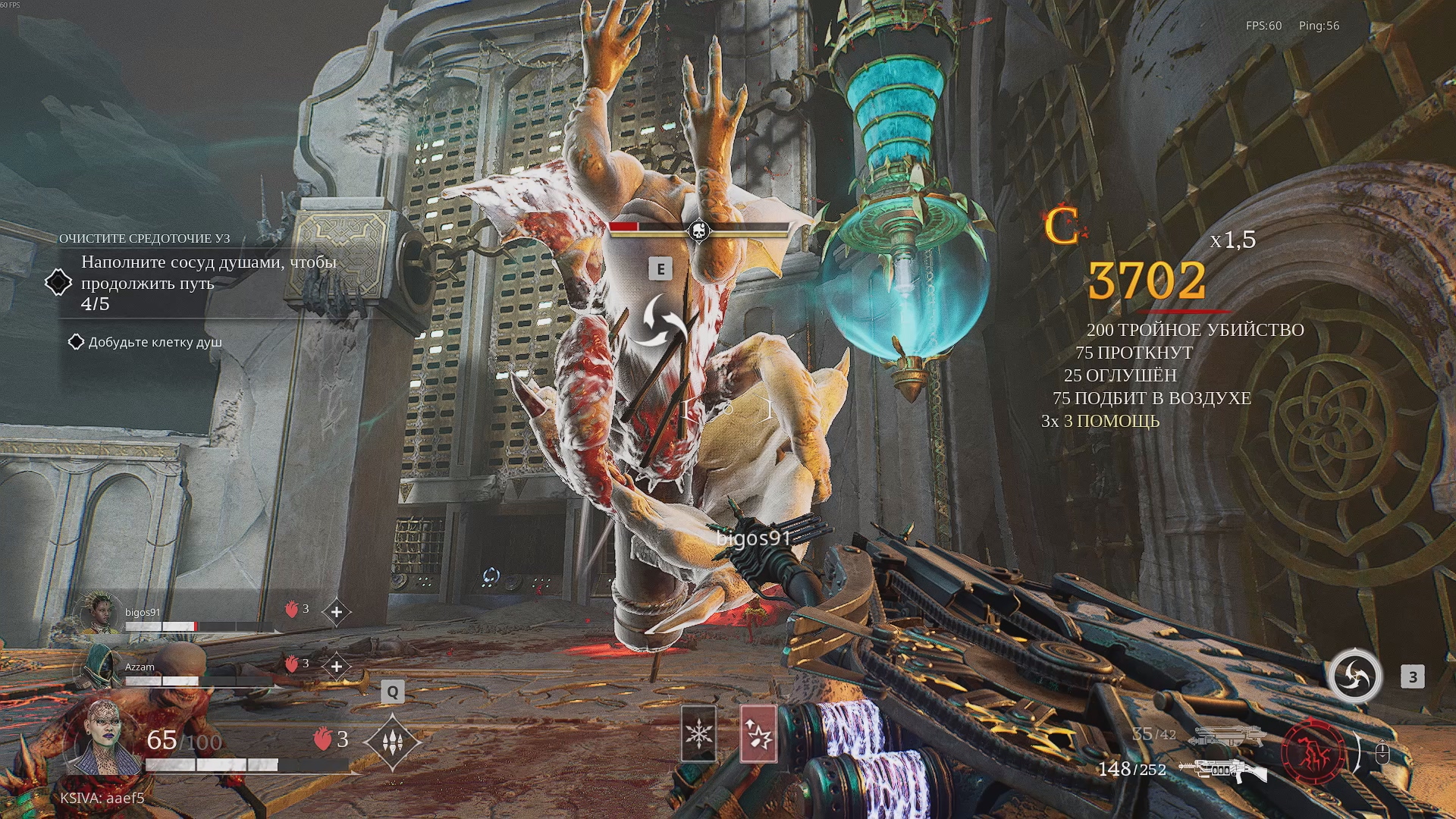Click the plus diamond next to Azzam
This screenshot has width=1456, height=819.
(x=337, y=667)
